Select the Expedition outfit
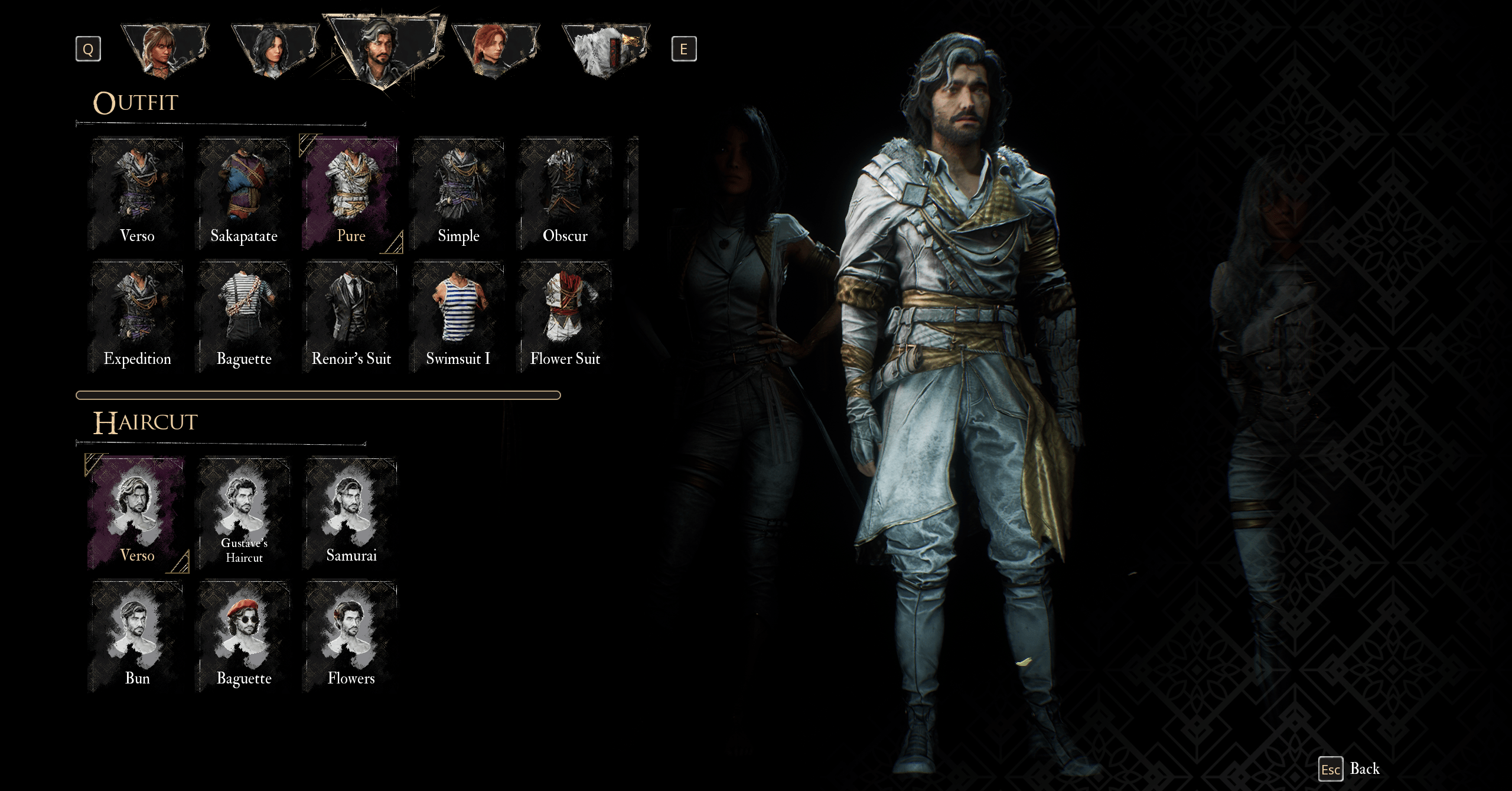 tap(137, 317)
